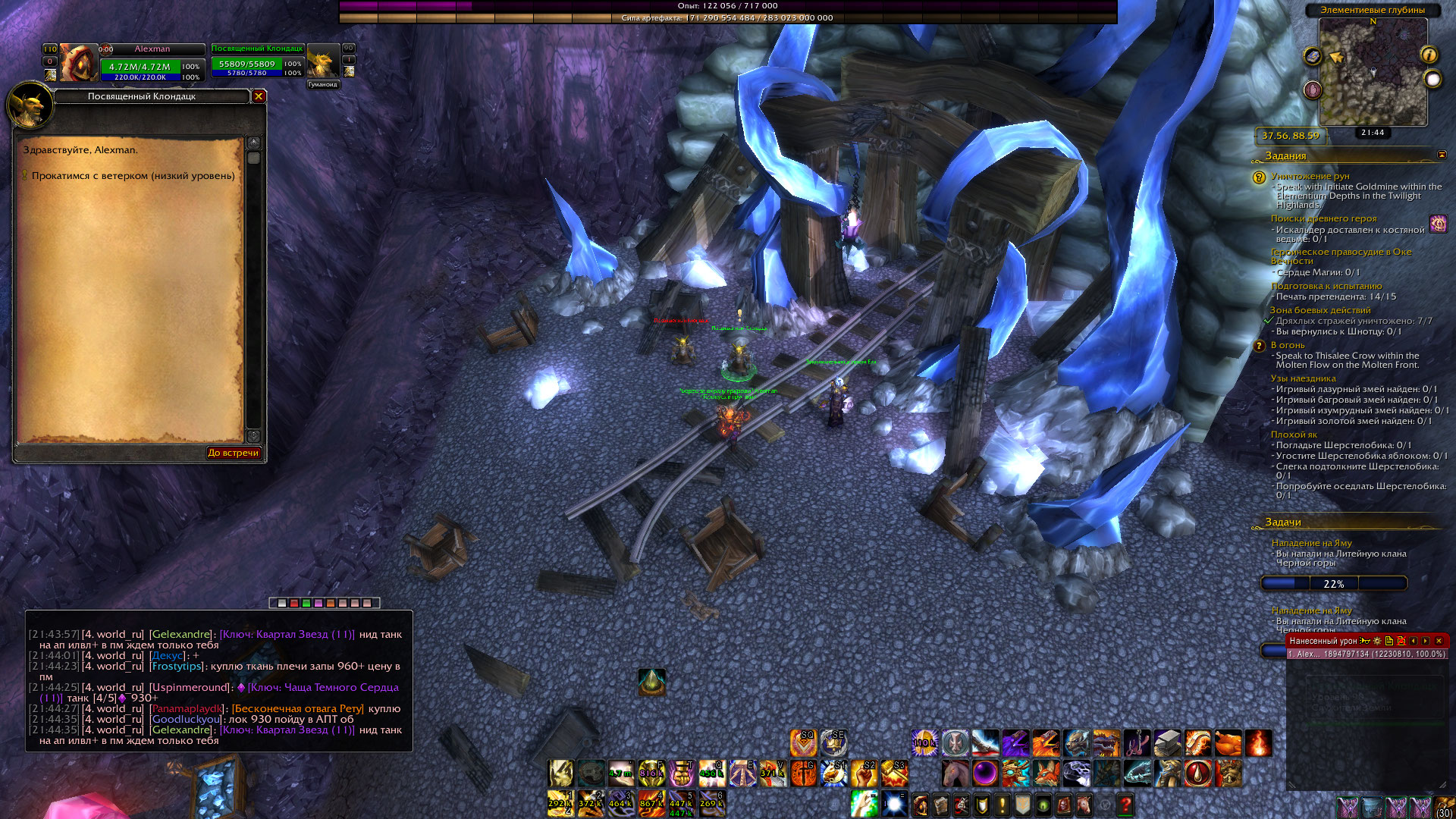Open the "Чаща Темного Сердца" keystone chat link
The image size is (1456, 819).
pyautogui.click(x=322, y=688)
